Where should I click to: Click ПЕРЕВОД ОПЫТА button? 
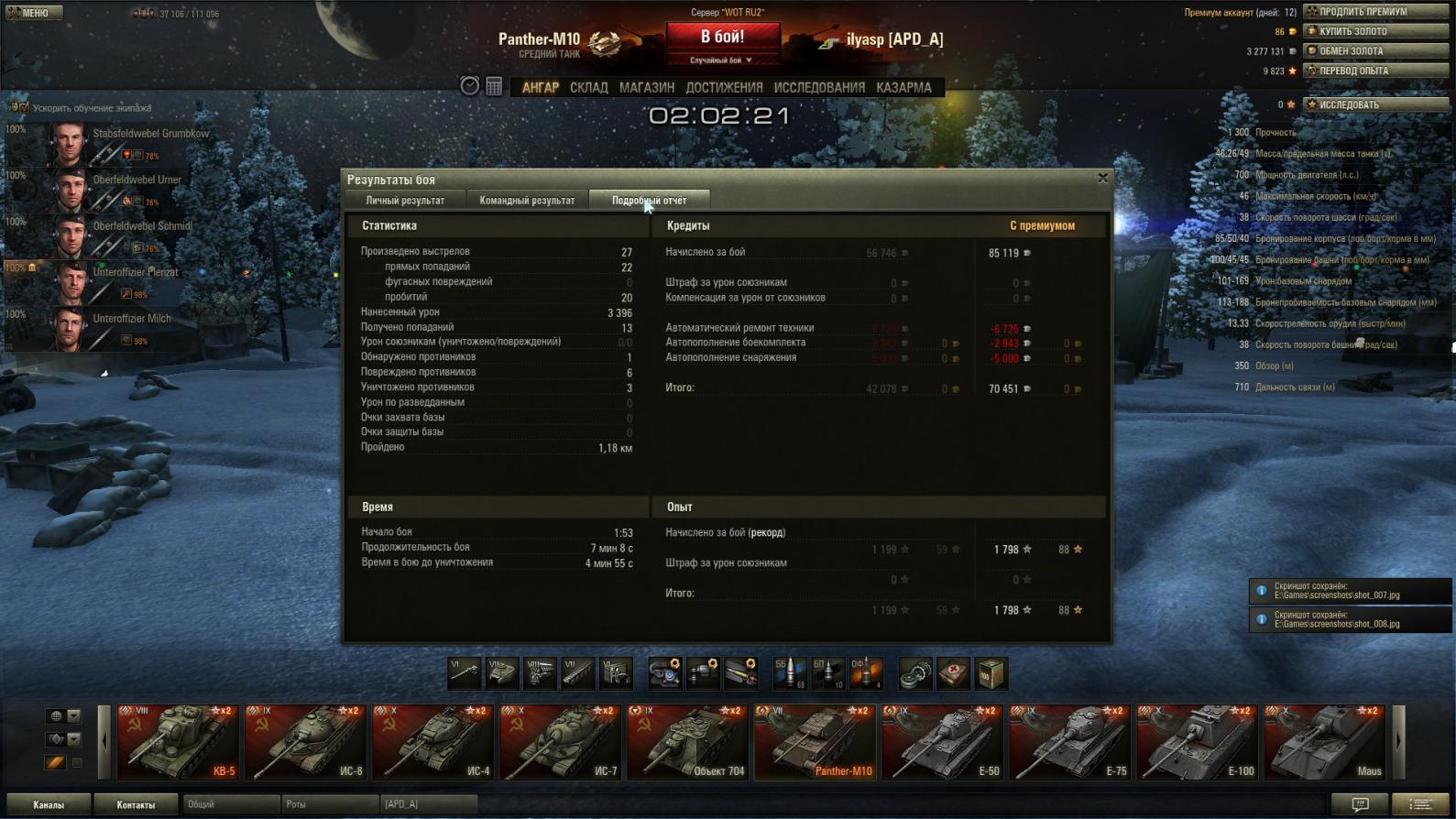pos(1376,71)
